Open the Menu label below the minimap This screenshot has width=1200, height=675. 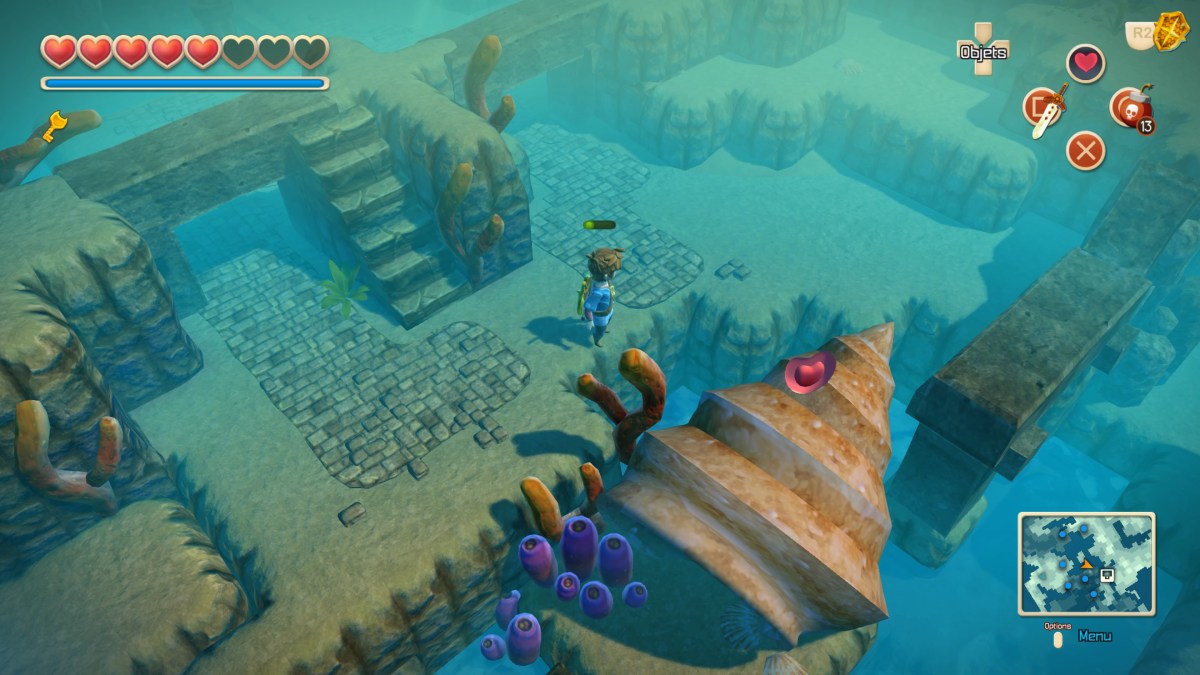coord(1094,636)
